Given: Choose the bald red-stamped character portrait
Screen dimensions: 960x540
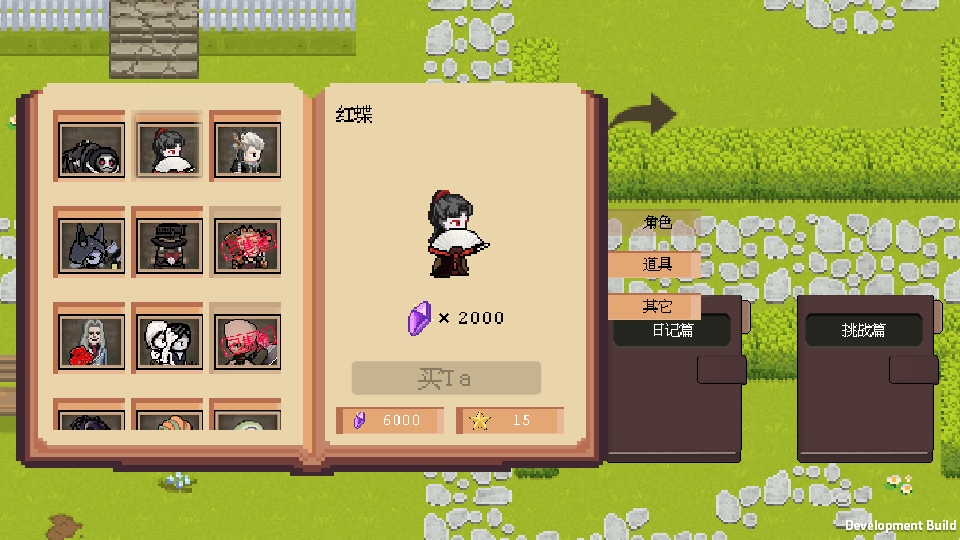Looking at the screenshot, I should click(246, 340).
